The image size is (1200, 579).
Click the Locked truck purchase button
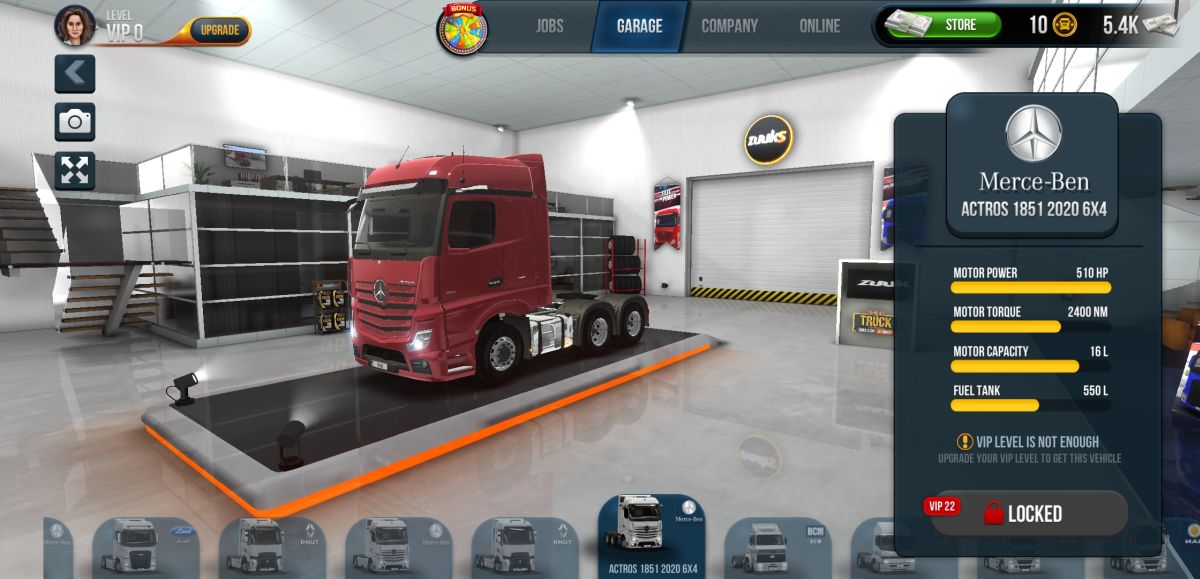(1028, 513)
